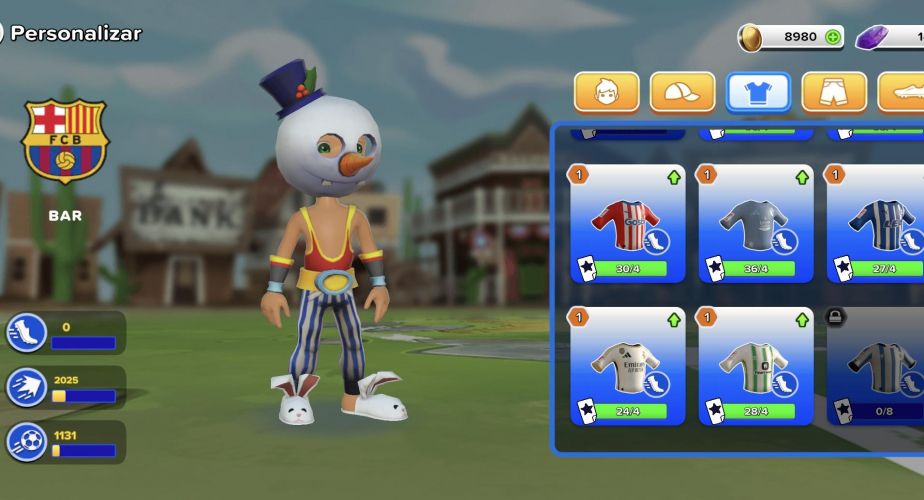This screenshot has width=924, height=500.
Task: Open the football boots tab
Action: [903, 92]
